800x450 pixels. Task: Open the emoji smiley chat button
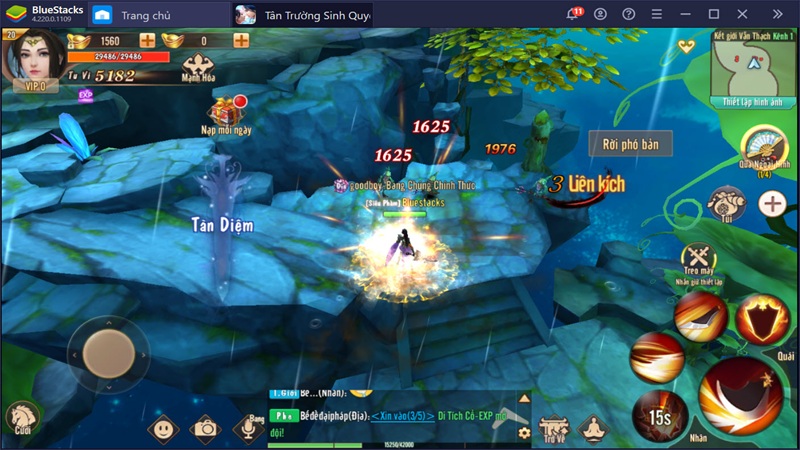163,428
